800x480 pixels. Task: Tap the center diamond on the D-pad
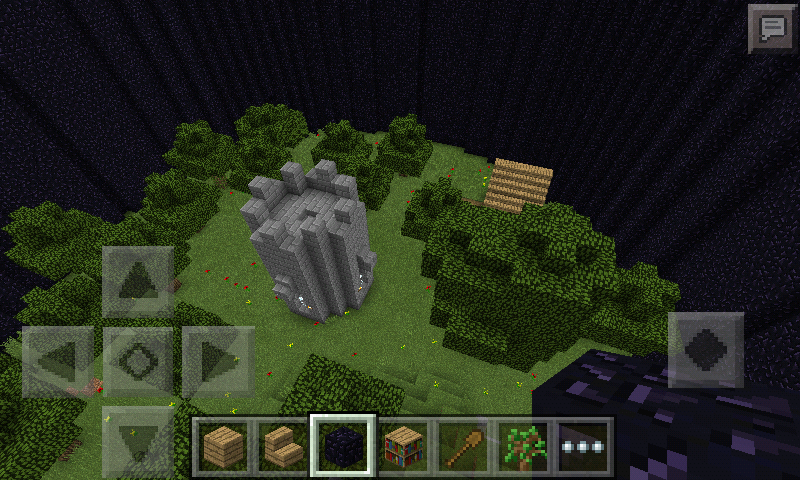tap(138, 359)
